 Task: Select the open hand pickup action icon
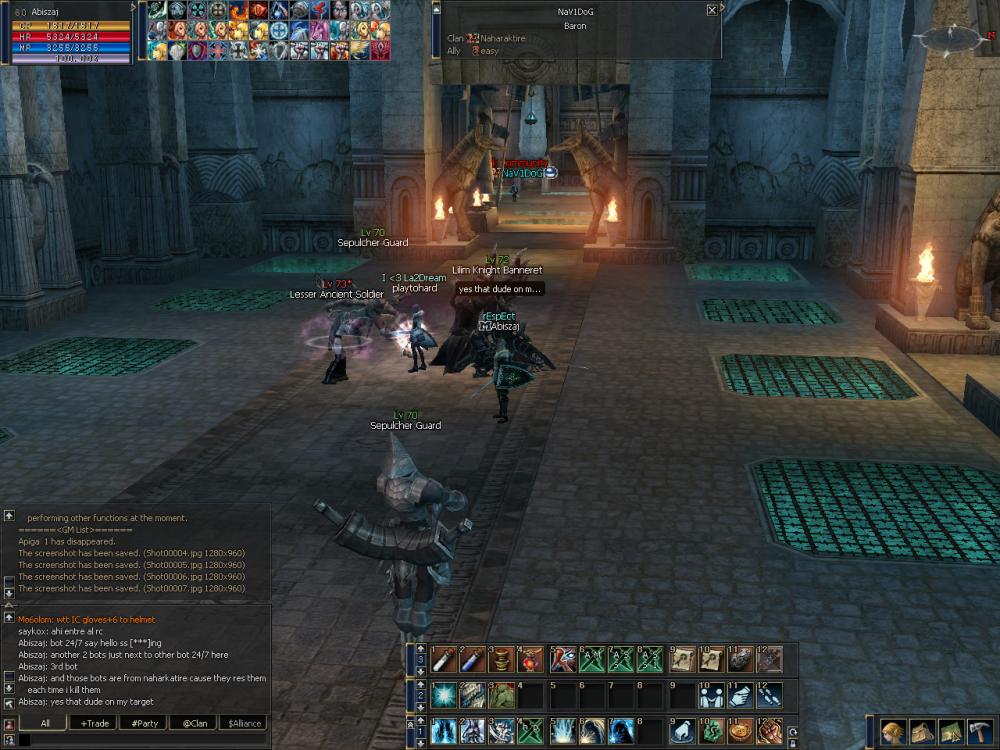point(683,731)
